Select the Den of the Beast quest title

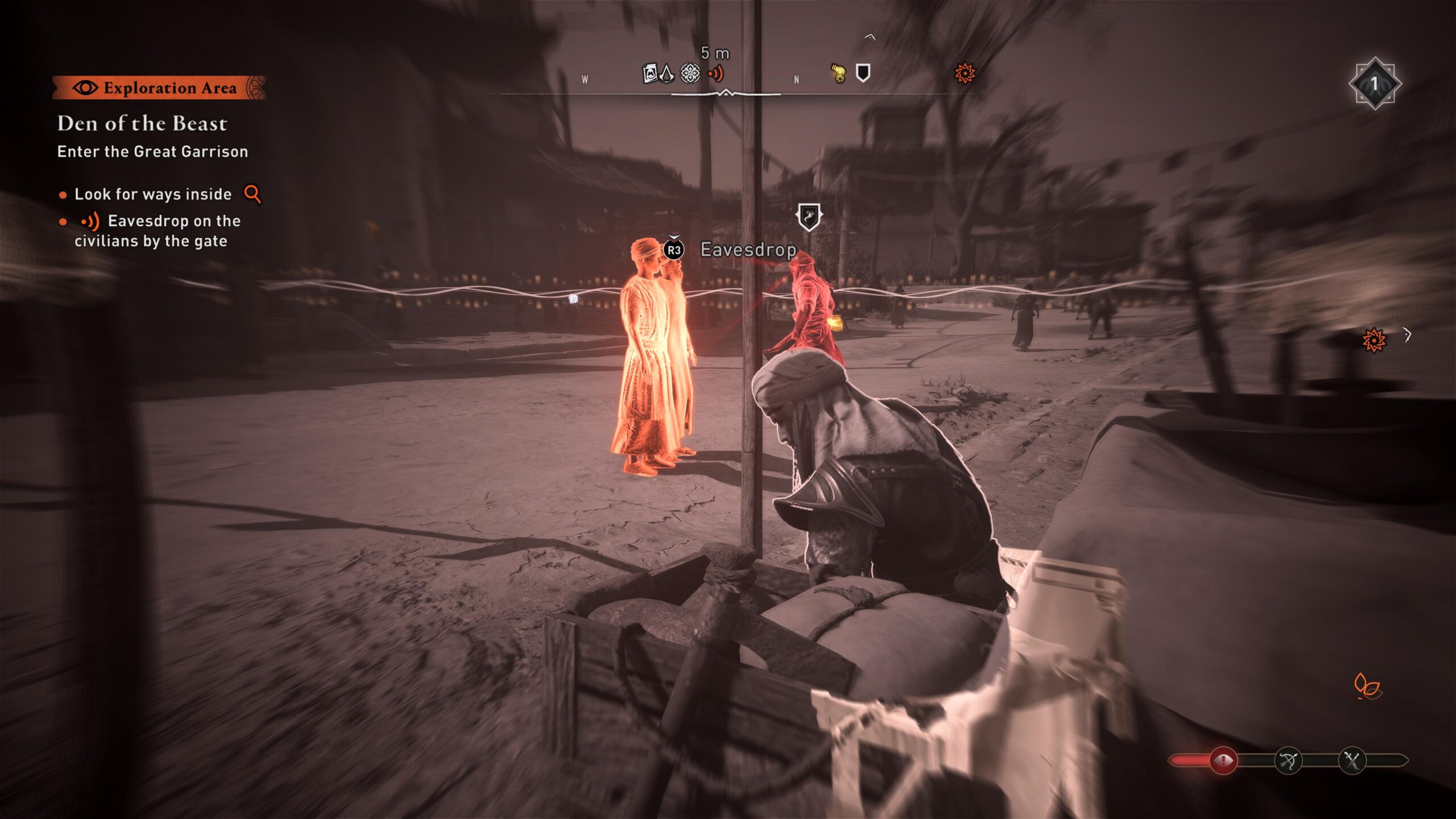[142, 124]
